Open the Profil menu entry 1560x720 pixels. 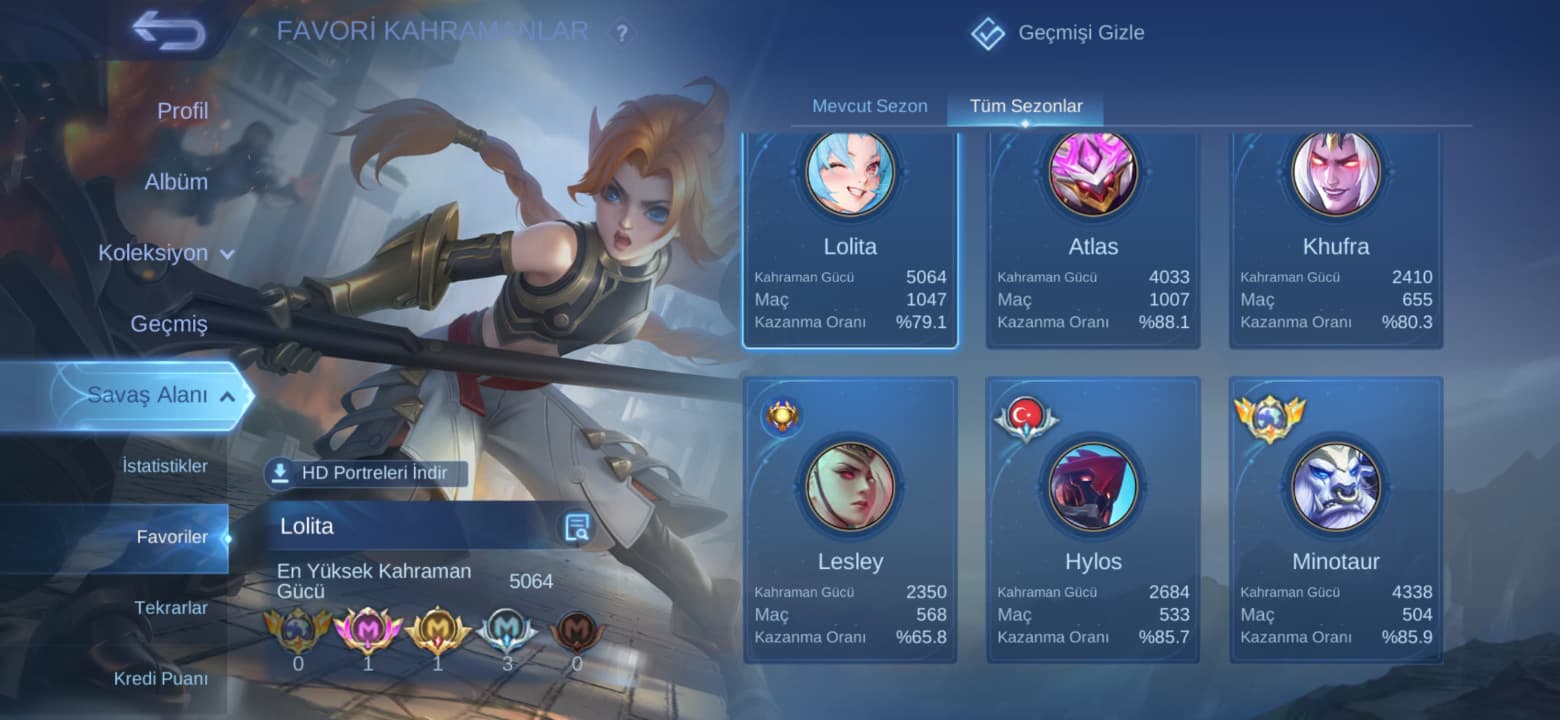tap(182, 111)
